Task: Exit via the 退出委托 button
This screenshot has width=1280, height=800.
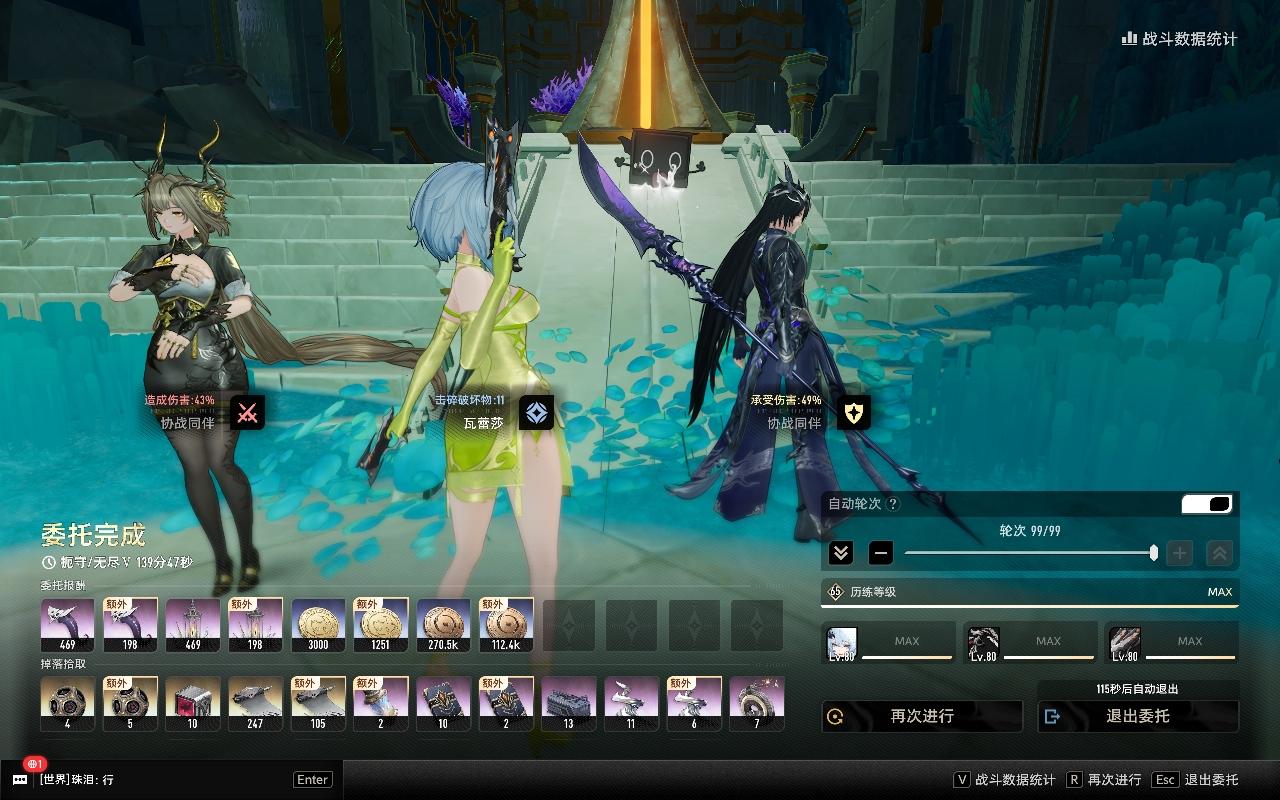Action: pos(1138,716)
